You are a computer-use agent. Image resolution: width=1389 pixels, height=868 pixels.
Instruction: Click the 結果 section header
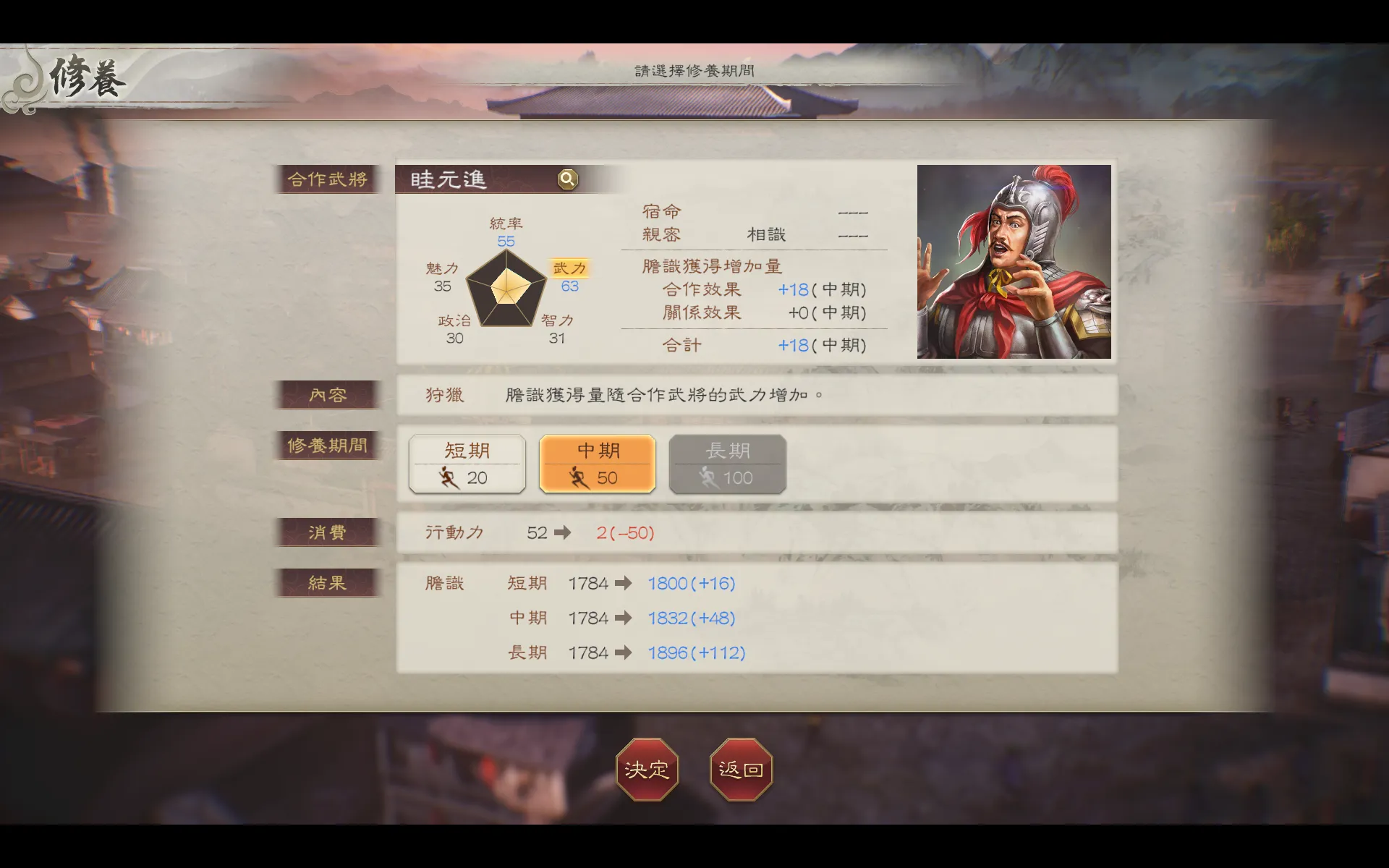pos(328,582)
